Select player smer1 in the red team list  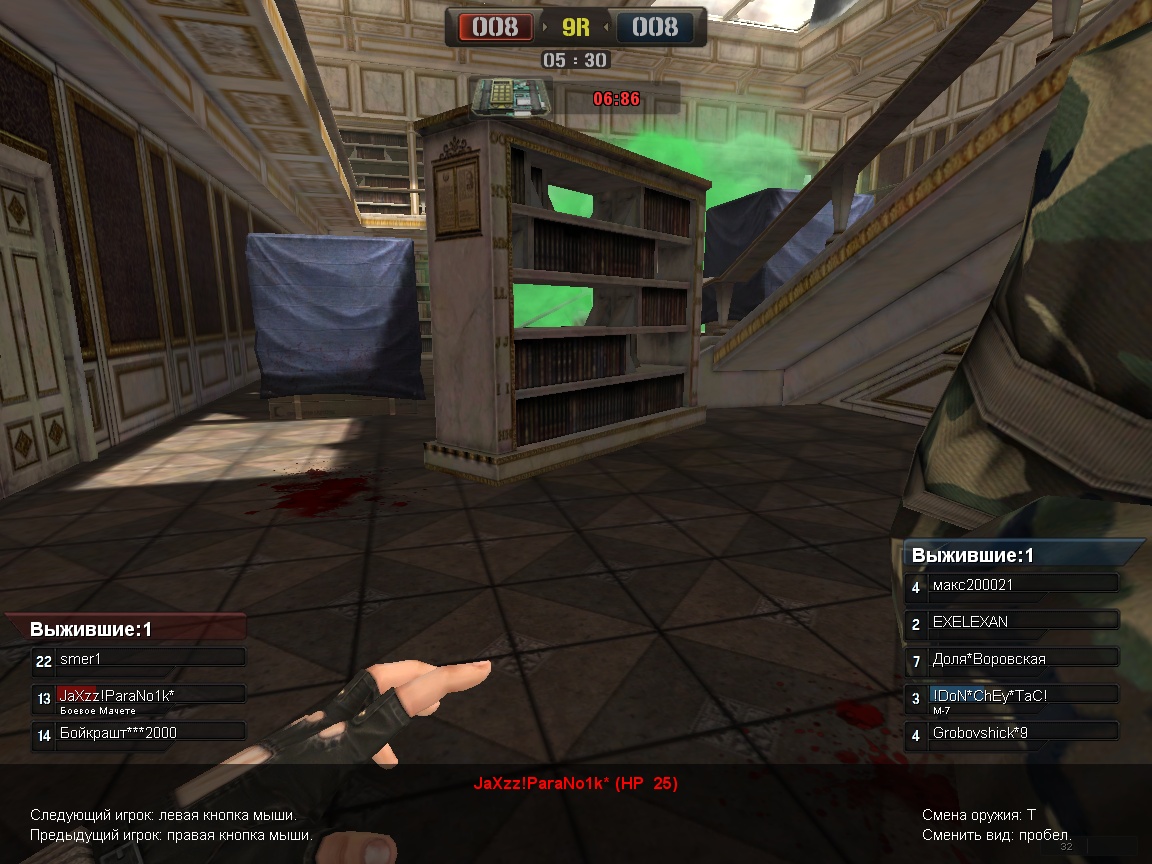[x=140, y=659]
